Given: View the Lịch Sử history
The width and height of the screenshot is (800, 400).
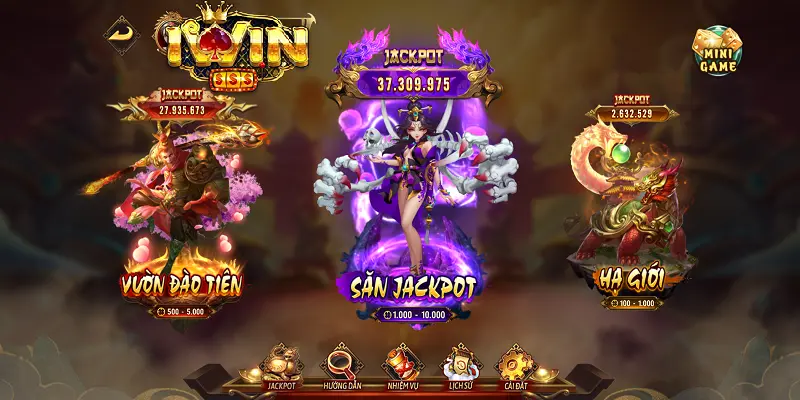Looking at the screenshot, I should (461, 366).
